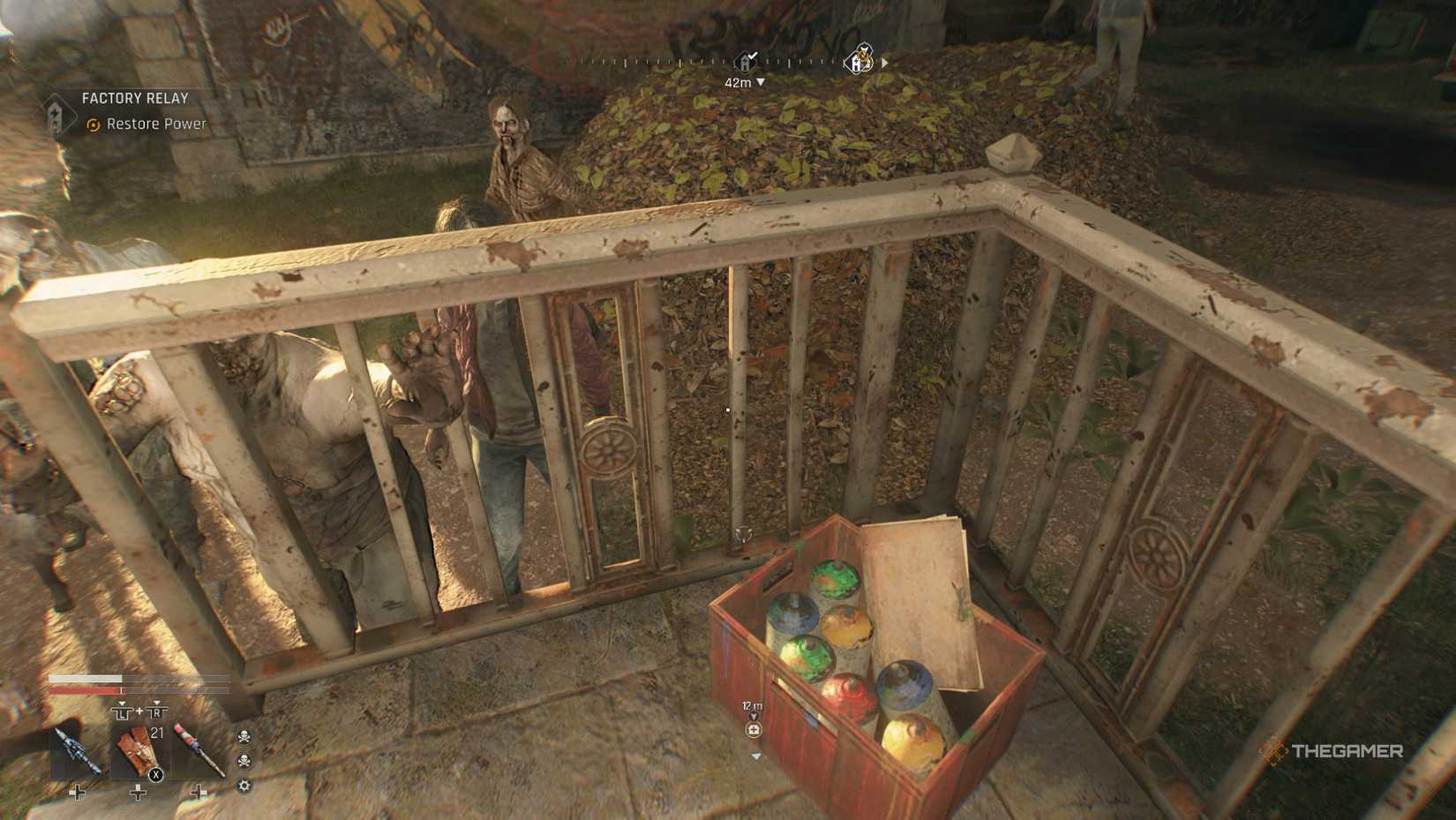
Task: Click the upper skull and crossbones icon
Action: (x=244, y=736)
